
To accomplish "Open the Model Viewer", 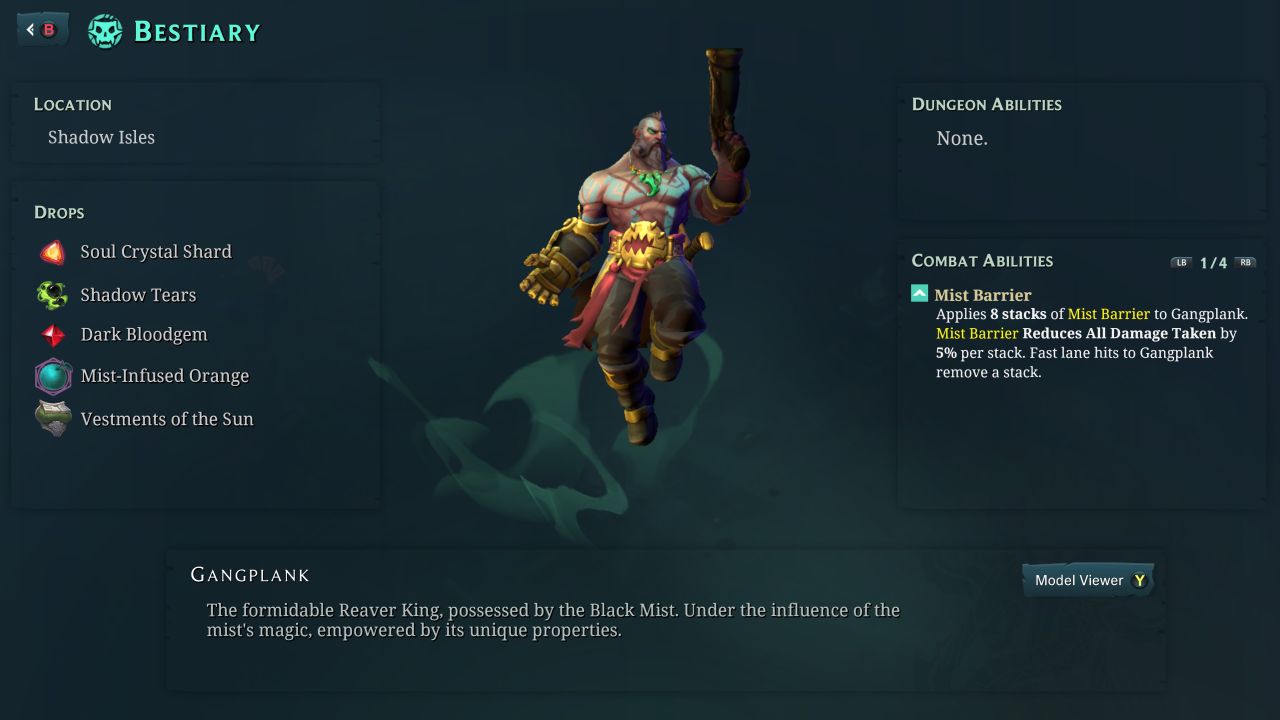I will pos(1088,580).
